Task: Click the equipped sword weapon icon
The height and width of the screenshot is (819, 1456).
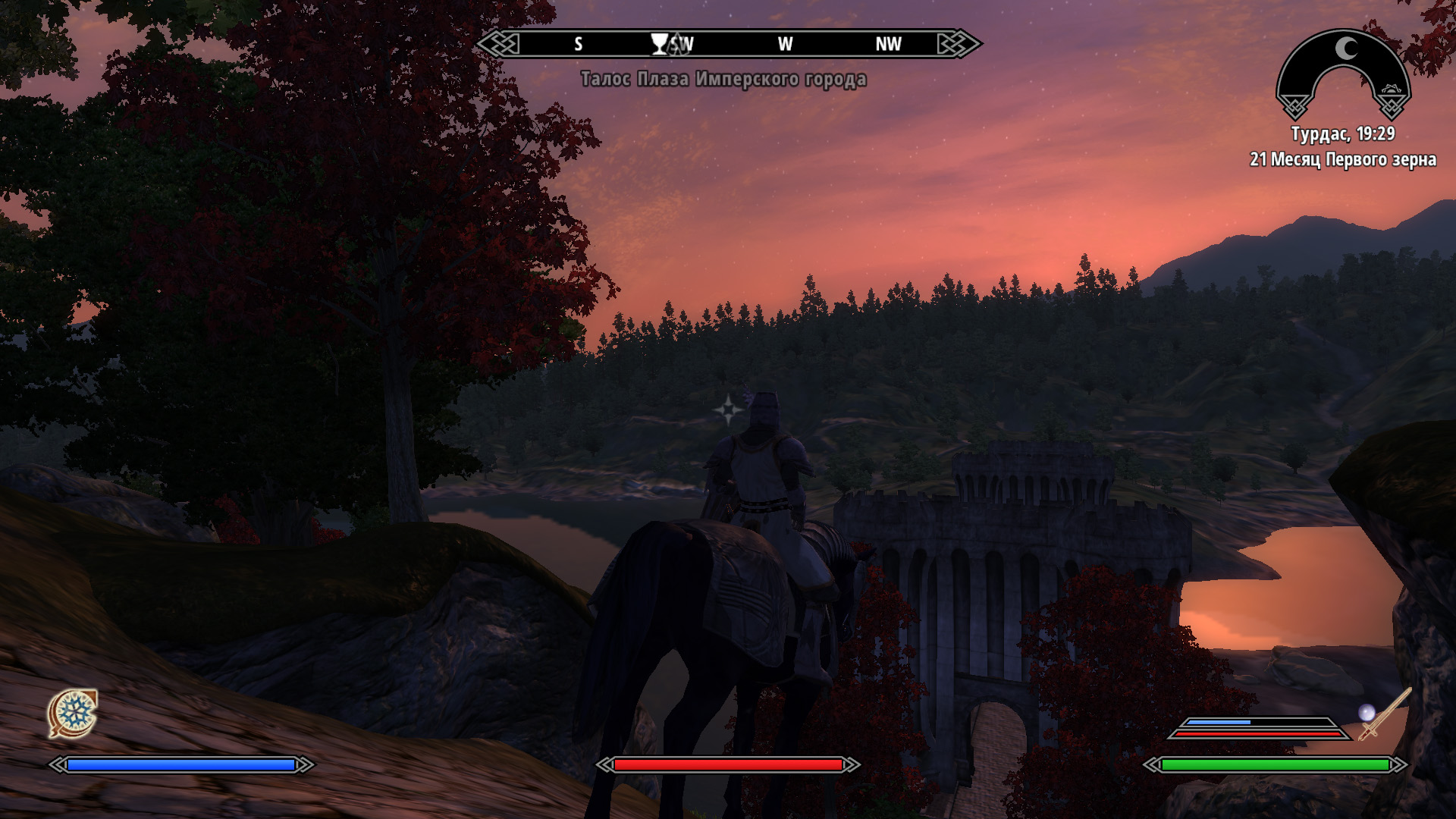Action: point(1386,714)
